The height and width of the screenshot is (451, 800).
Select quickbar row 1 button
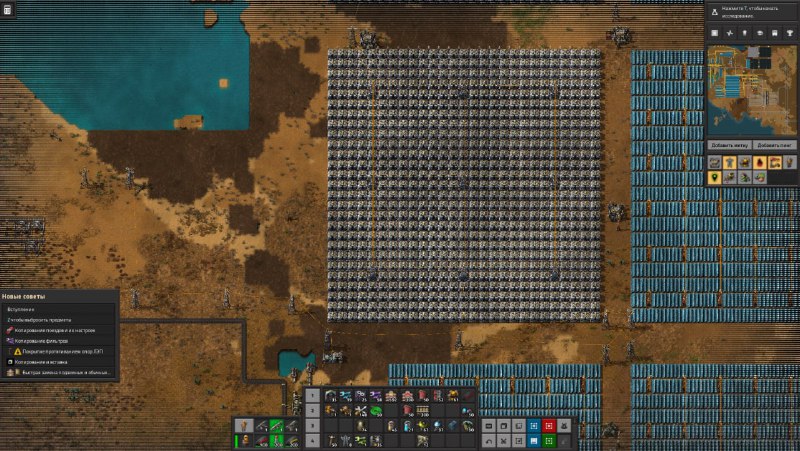312,396
